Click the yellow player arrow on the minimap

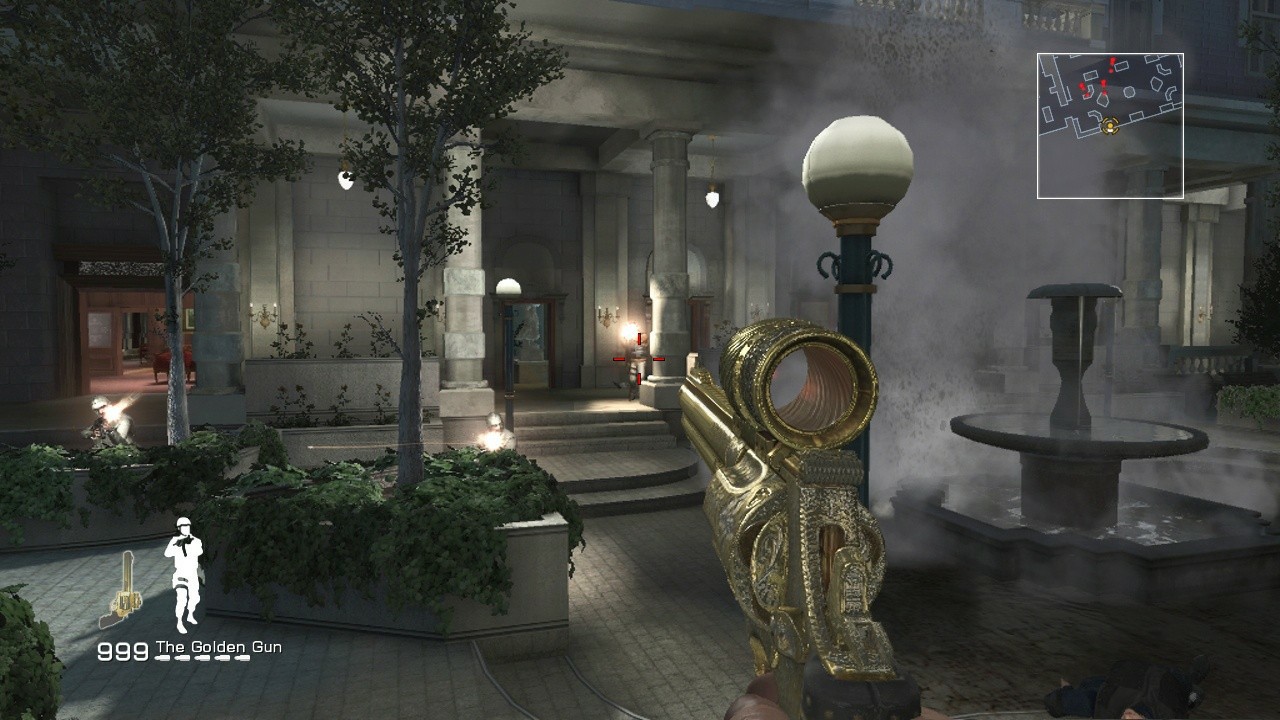(x=1111, y=127)
